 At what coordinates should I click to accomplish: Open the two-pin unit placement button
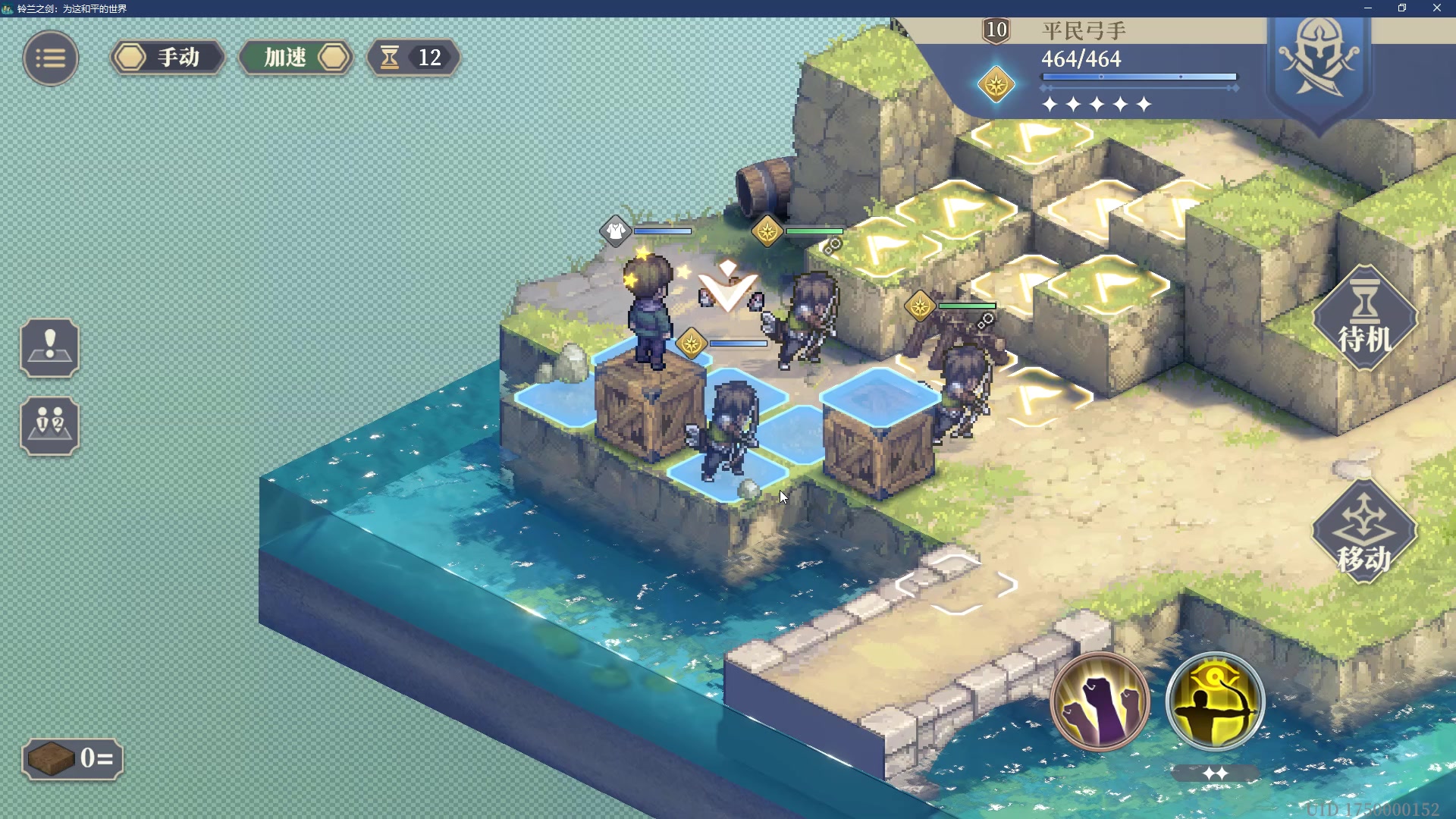(49, 425)
